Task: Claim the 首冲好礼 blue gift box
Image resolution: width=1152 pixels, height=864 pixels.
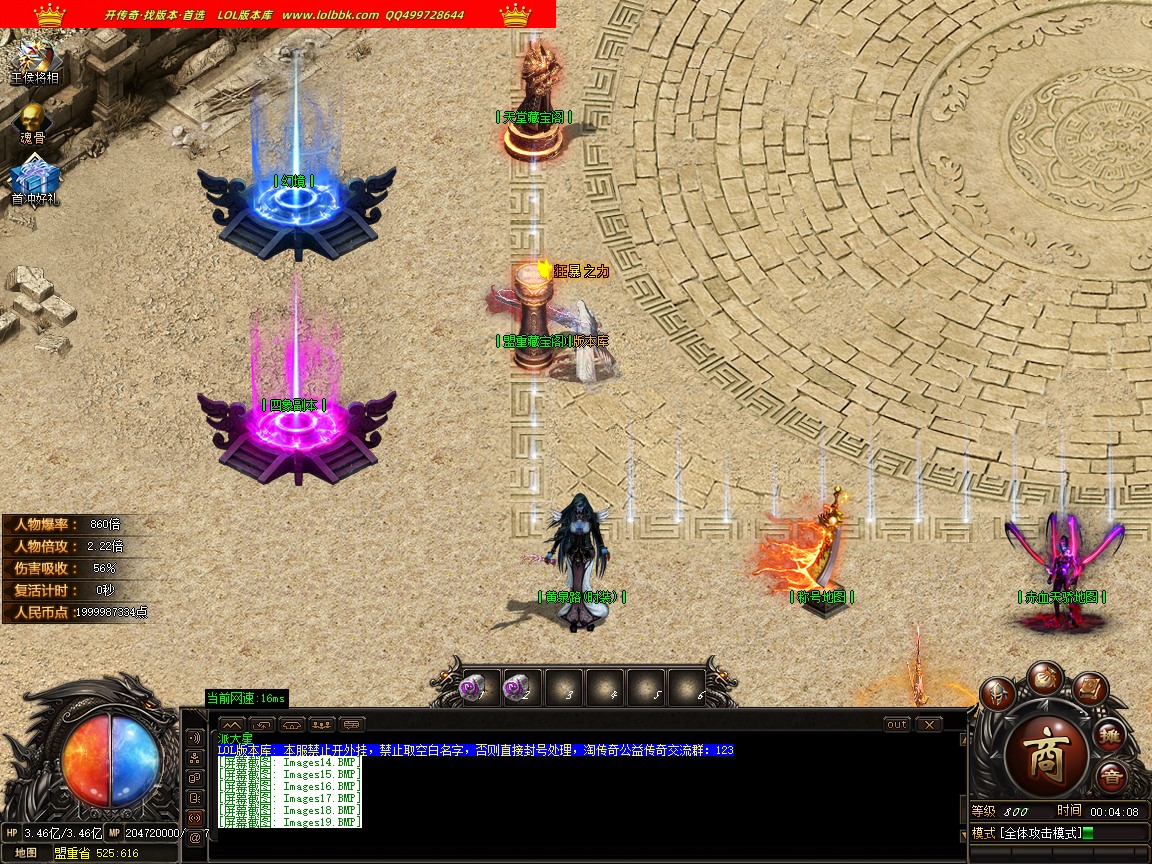Action: point(35,181)
